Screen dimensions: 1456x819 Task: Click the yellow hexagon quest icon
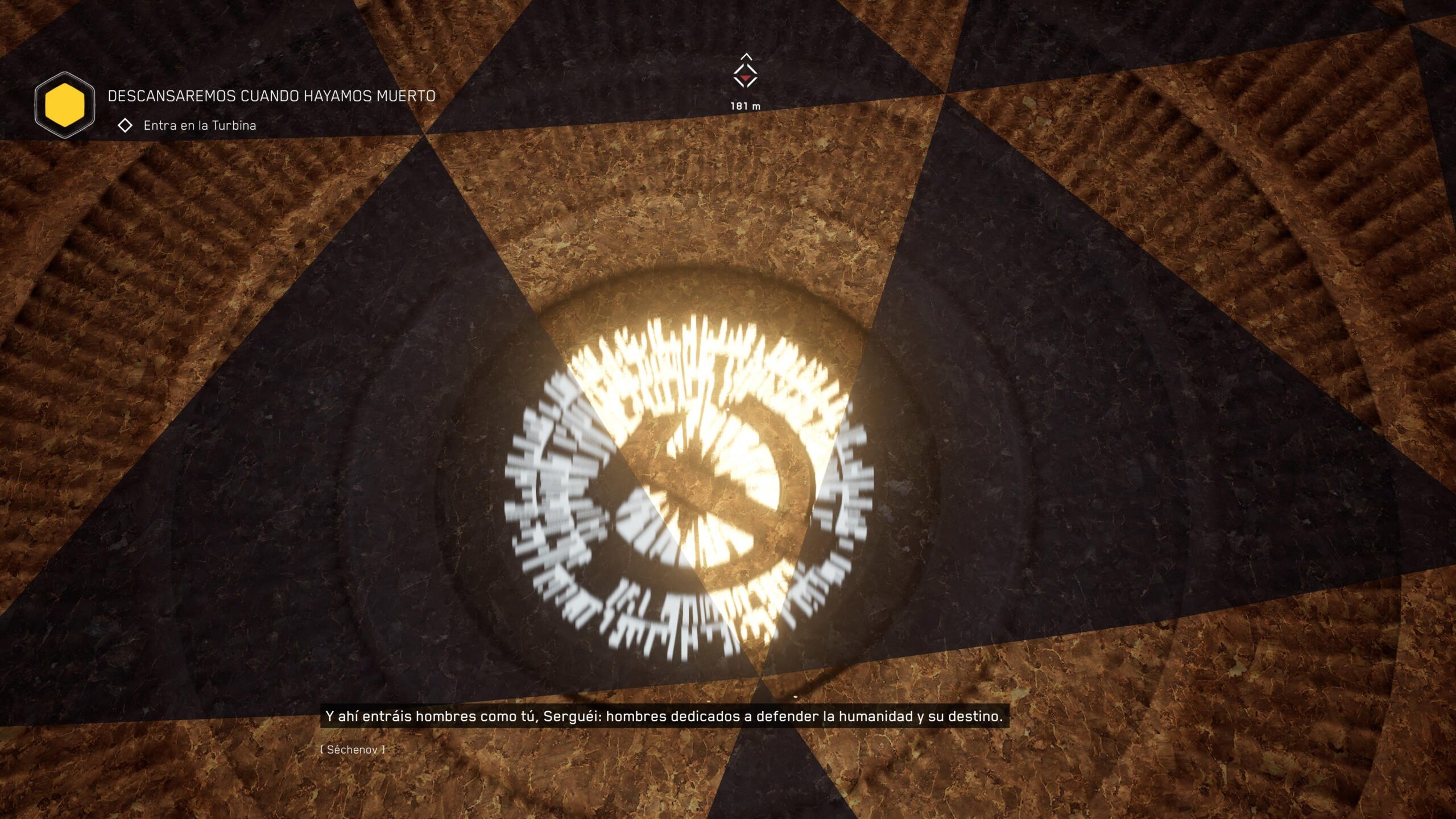tap(65, 105)
